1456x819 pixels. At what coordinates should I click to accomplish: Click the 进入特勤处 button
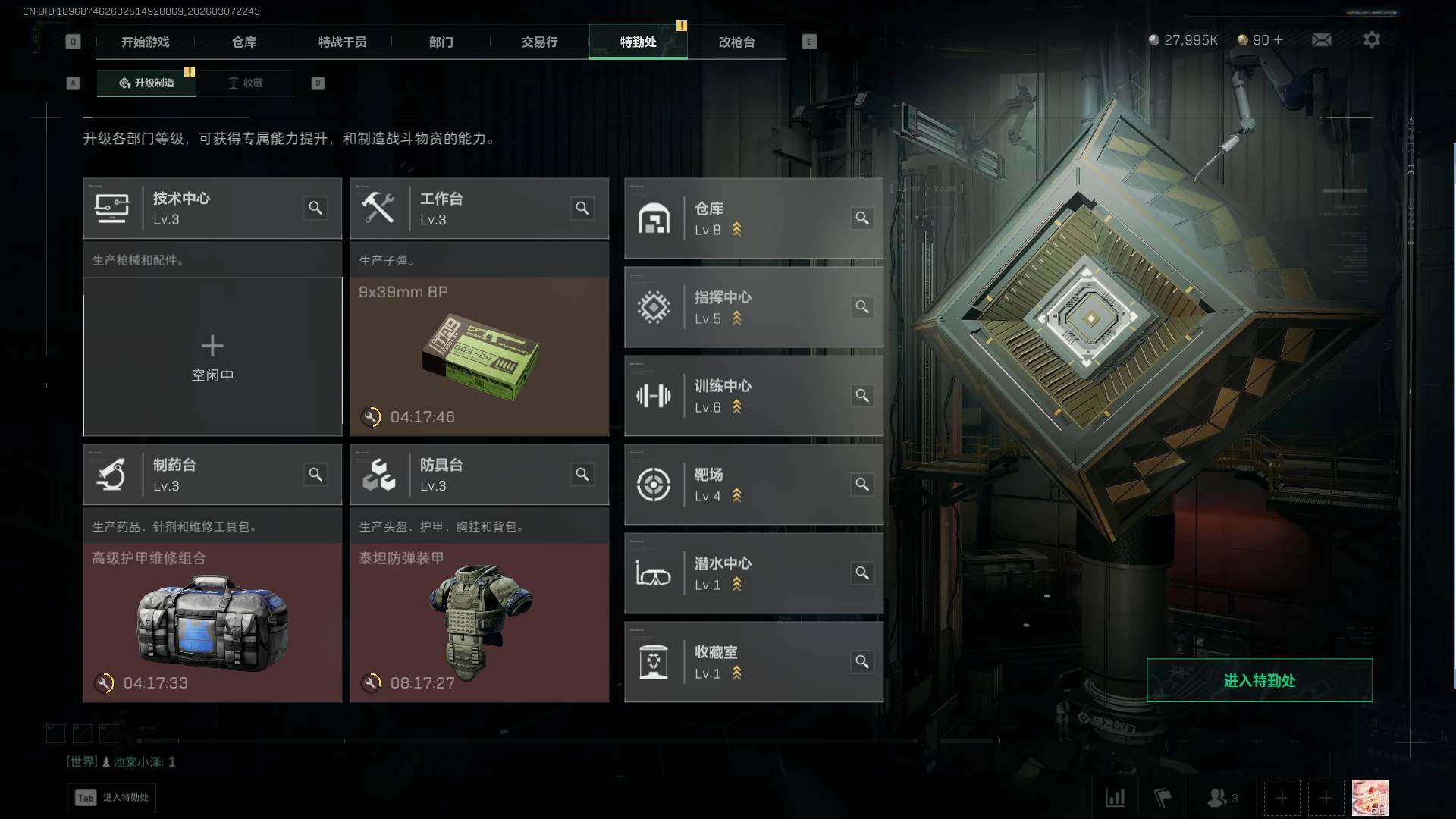click(x=1259, y=680)
